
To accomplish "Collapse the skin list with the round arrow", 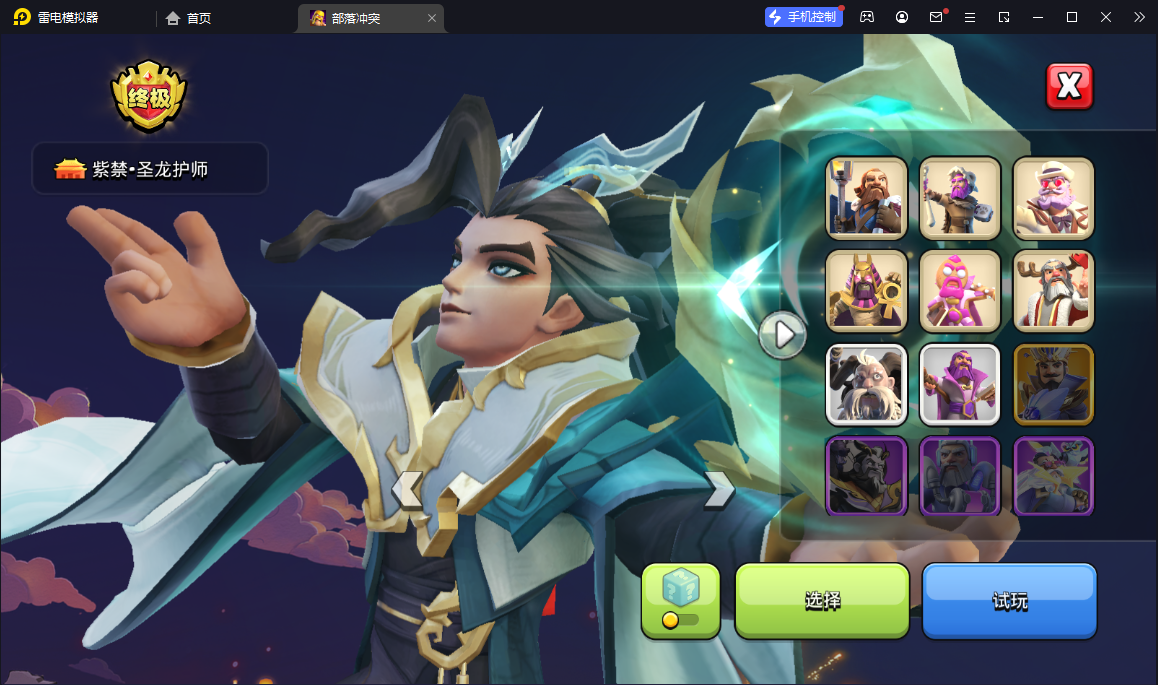I will (x=782, y=334).
